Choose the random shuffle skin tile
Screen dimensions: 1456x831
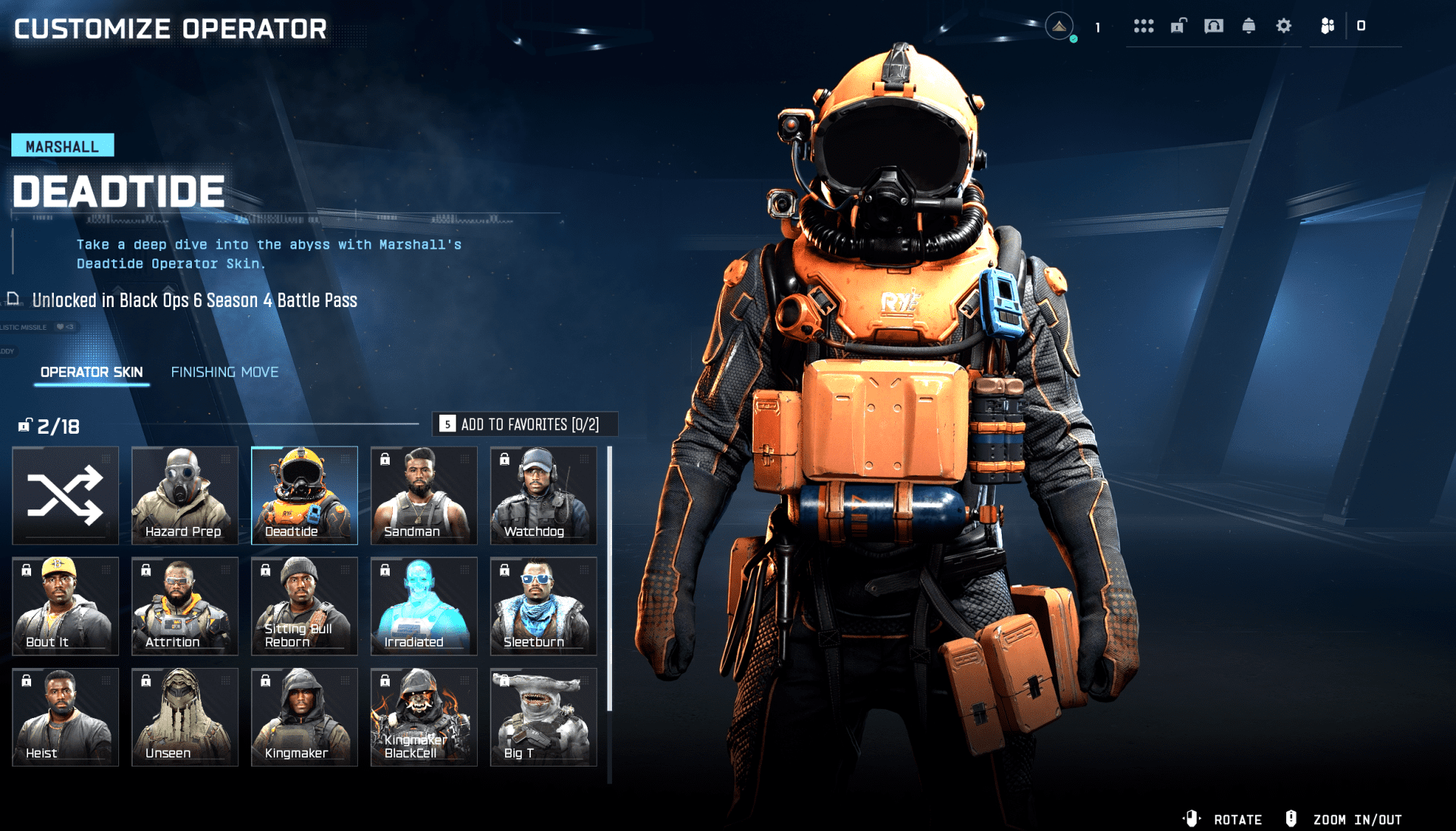click(65, 495)
